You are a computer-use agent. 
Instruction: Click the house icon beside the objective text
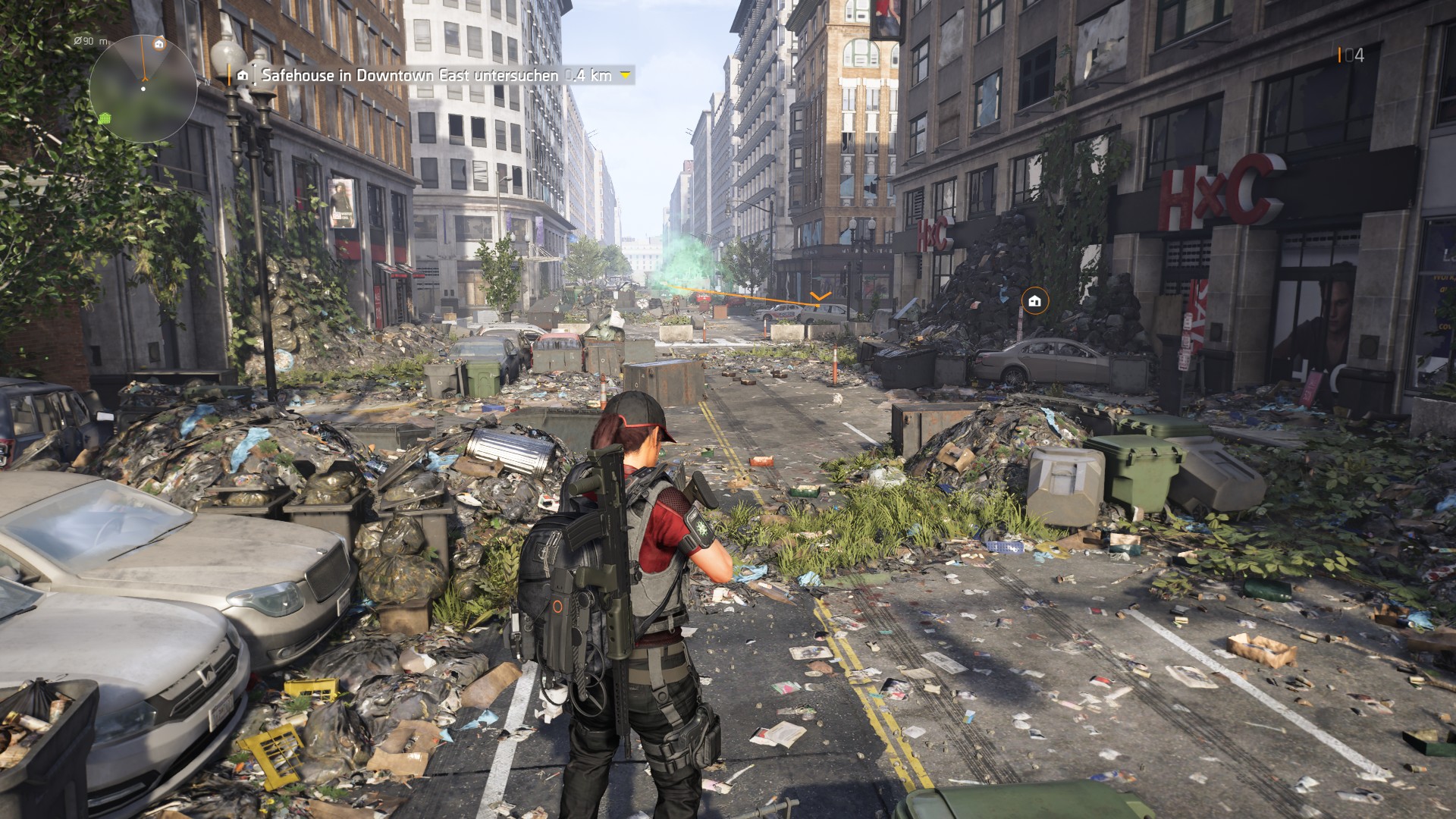(x=242, y=75)
